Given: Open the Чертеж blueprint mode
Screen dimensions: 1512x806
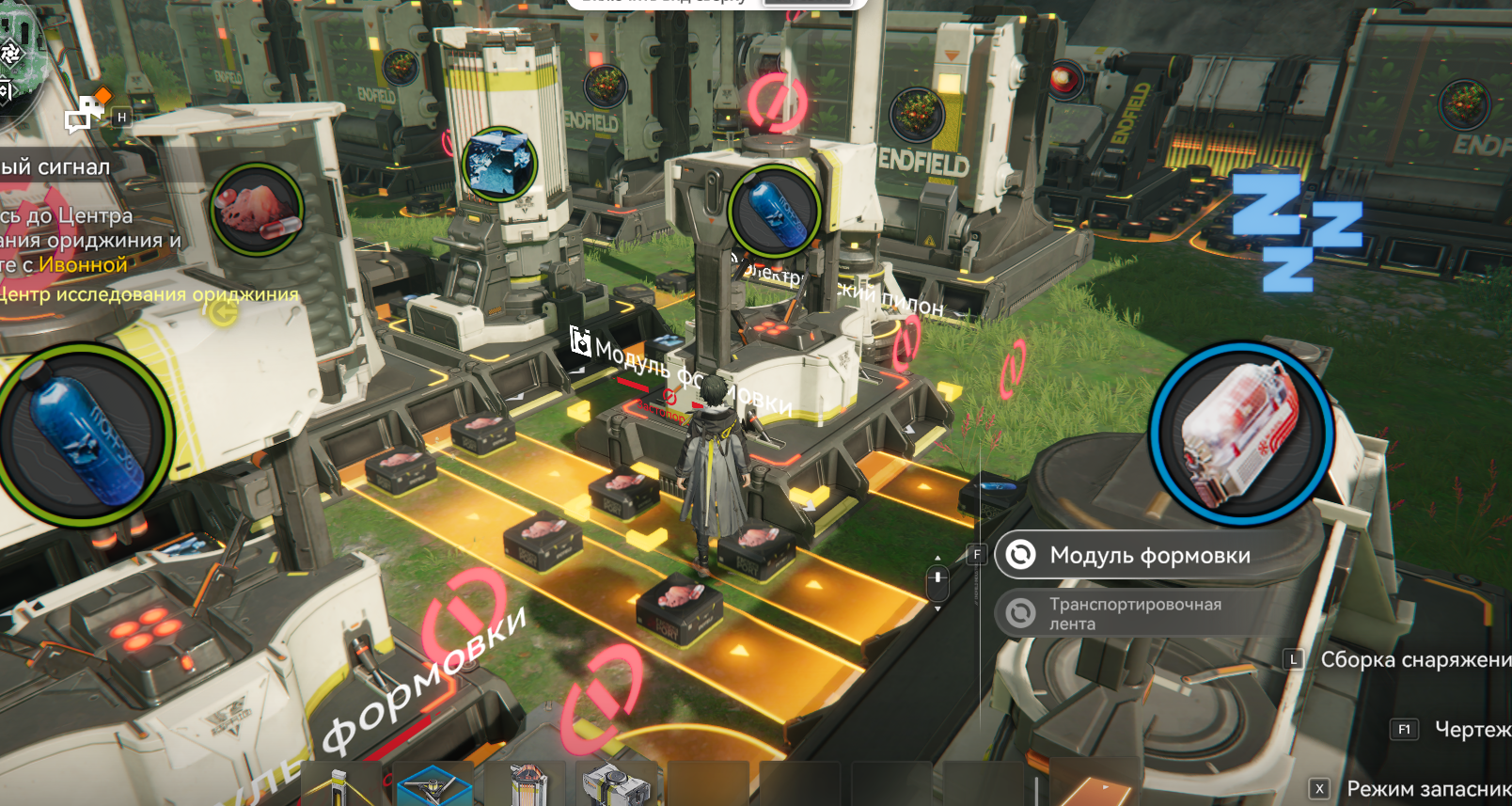Looking at the screenshot, I should pyautogui.click(x=1471, y=729).
